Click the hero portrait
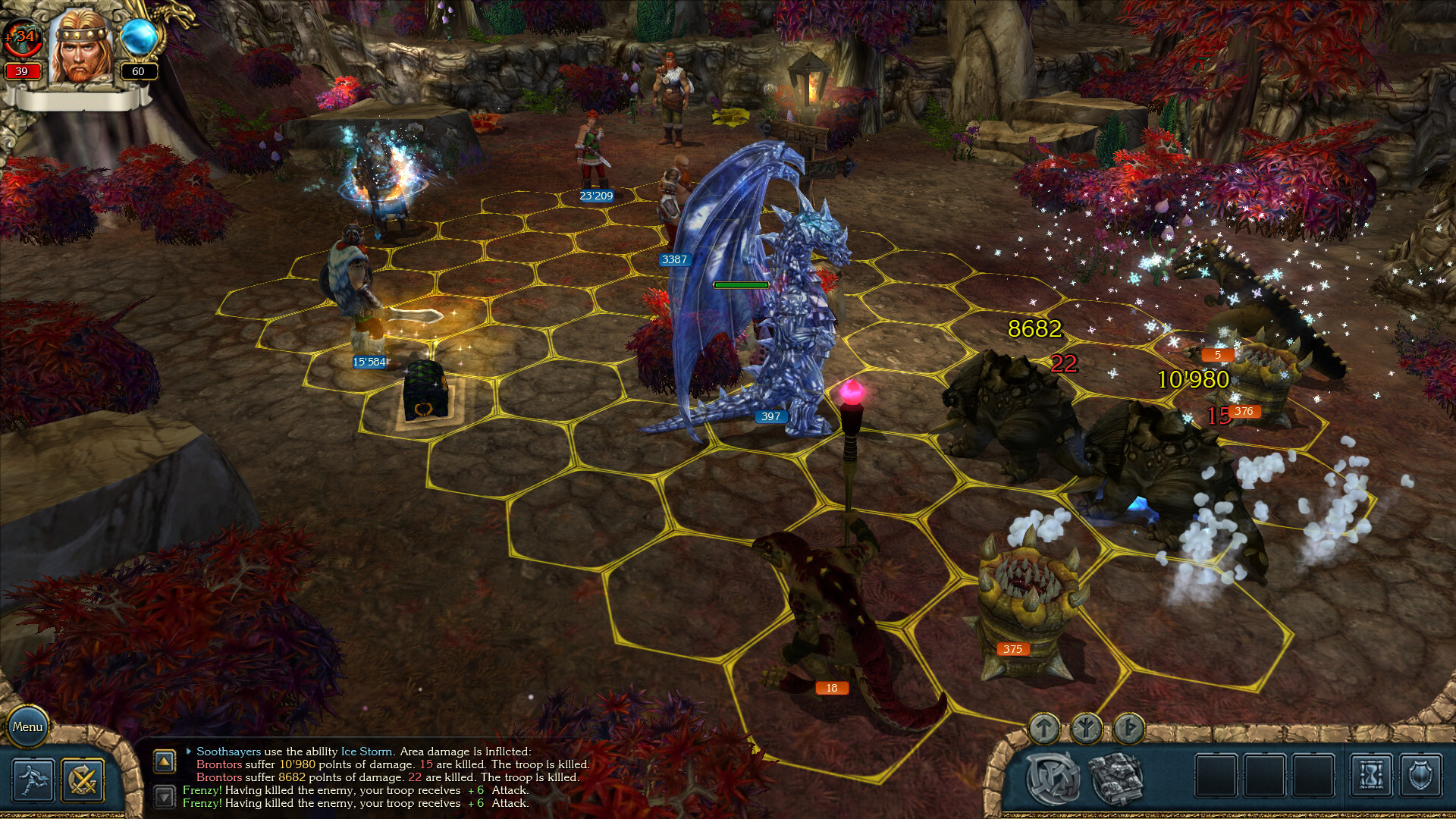This screenshot has height=819, width=1456. (x=80, y=47)
